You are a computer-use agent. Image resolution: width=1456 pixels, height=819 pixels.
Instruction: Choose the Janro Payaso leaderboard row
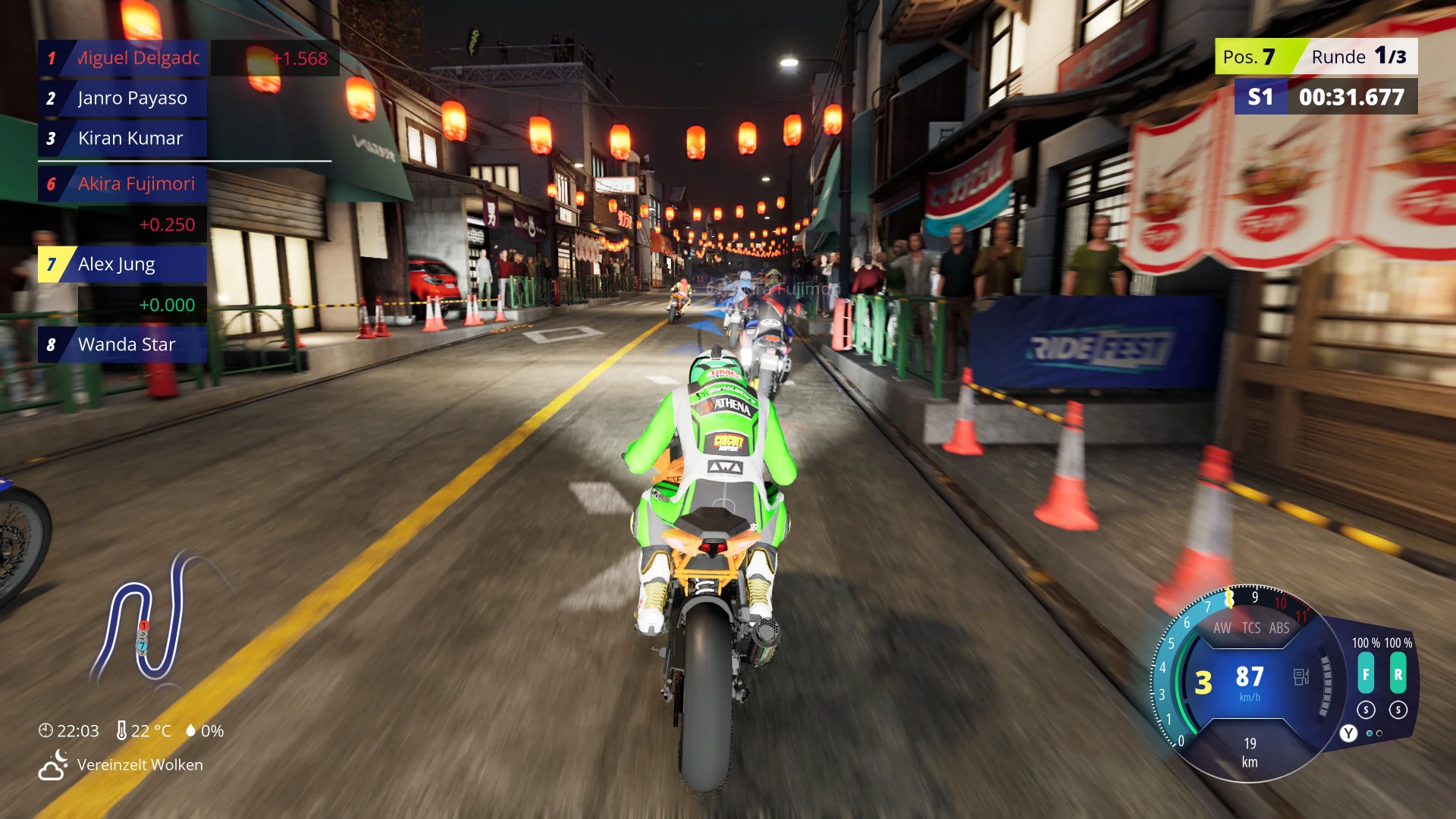123,99
